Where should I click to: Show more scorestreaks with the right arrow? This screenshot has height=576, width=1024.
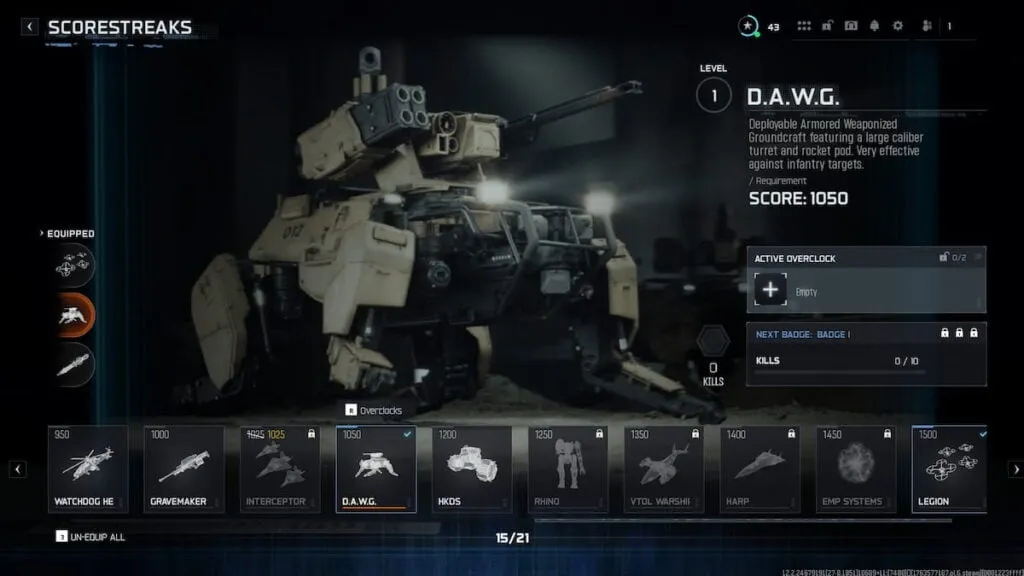click(x=1015, y=468)
